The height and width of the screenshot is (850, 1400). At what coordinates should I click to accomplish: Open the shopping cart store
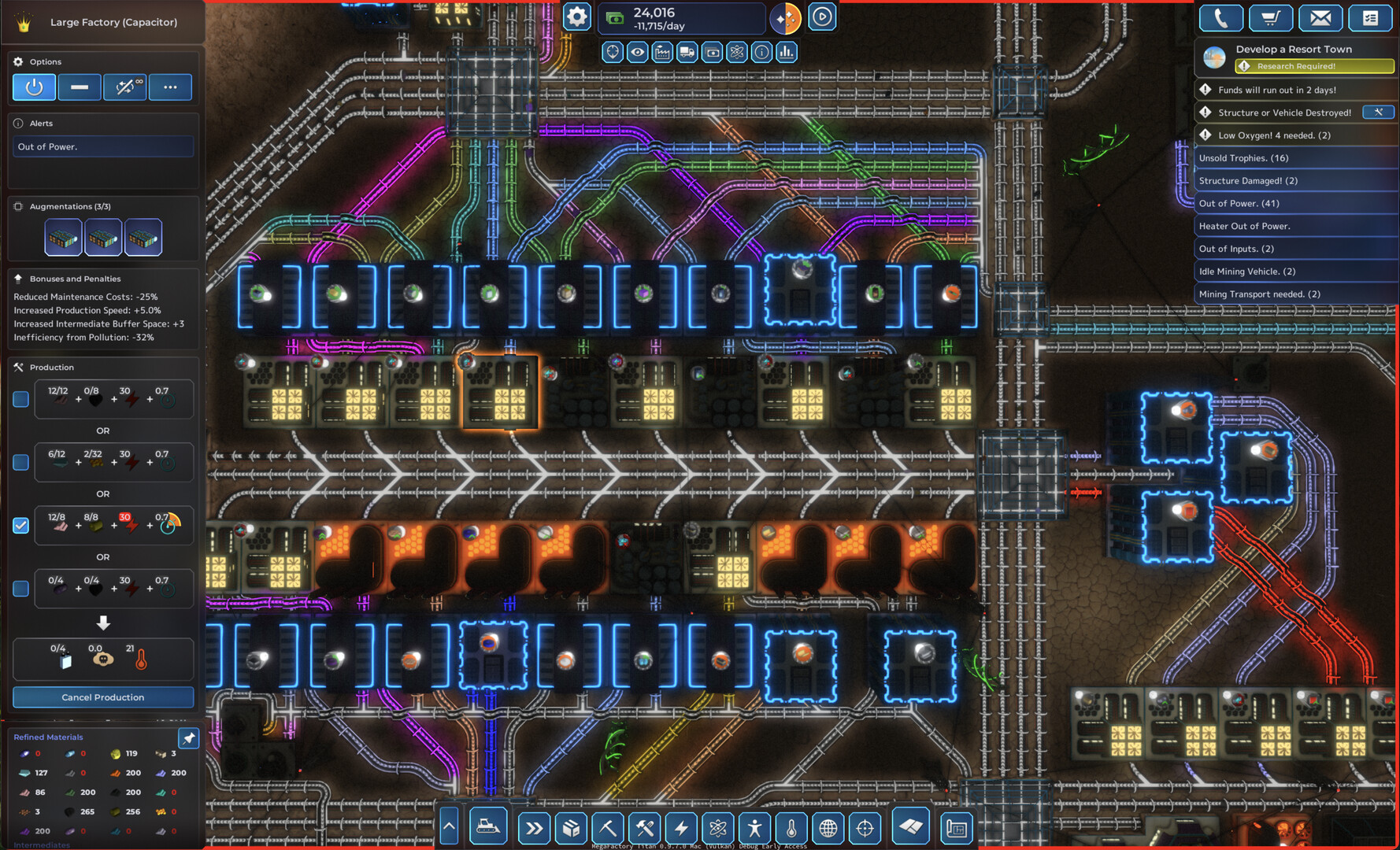pos(1270,18)
